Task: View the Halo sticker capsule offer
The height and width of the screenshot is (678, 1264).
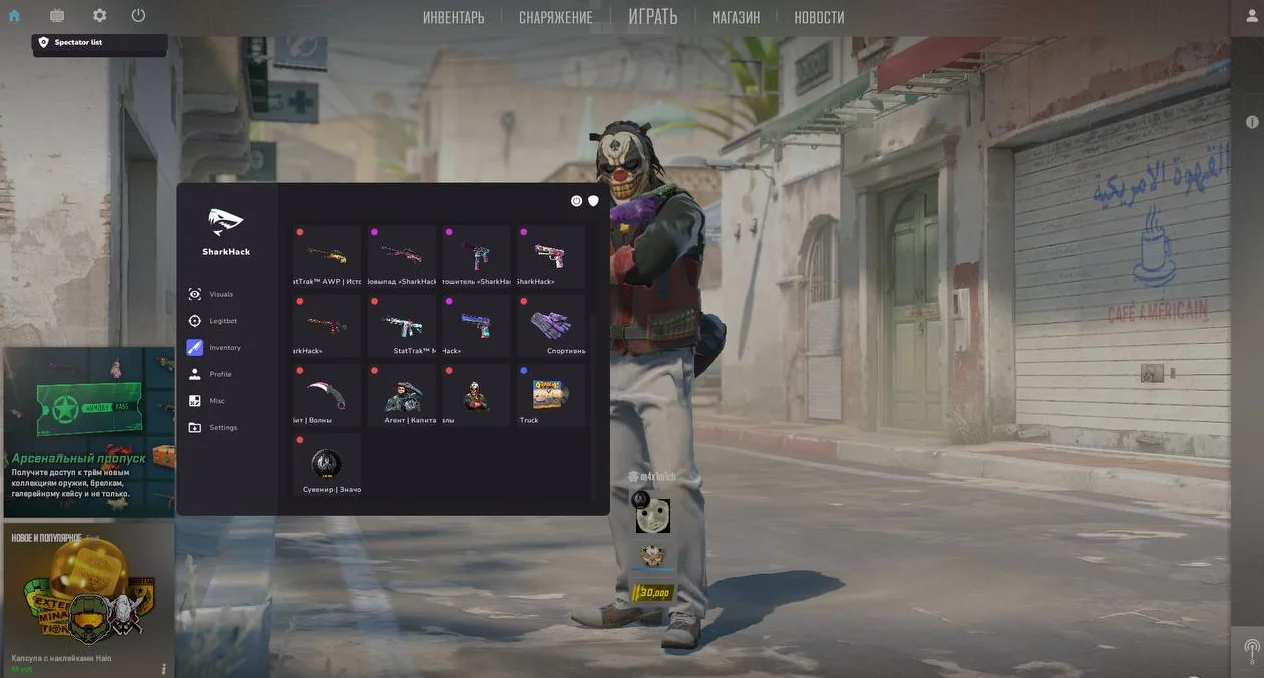Action: (88, 598)
